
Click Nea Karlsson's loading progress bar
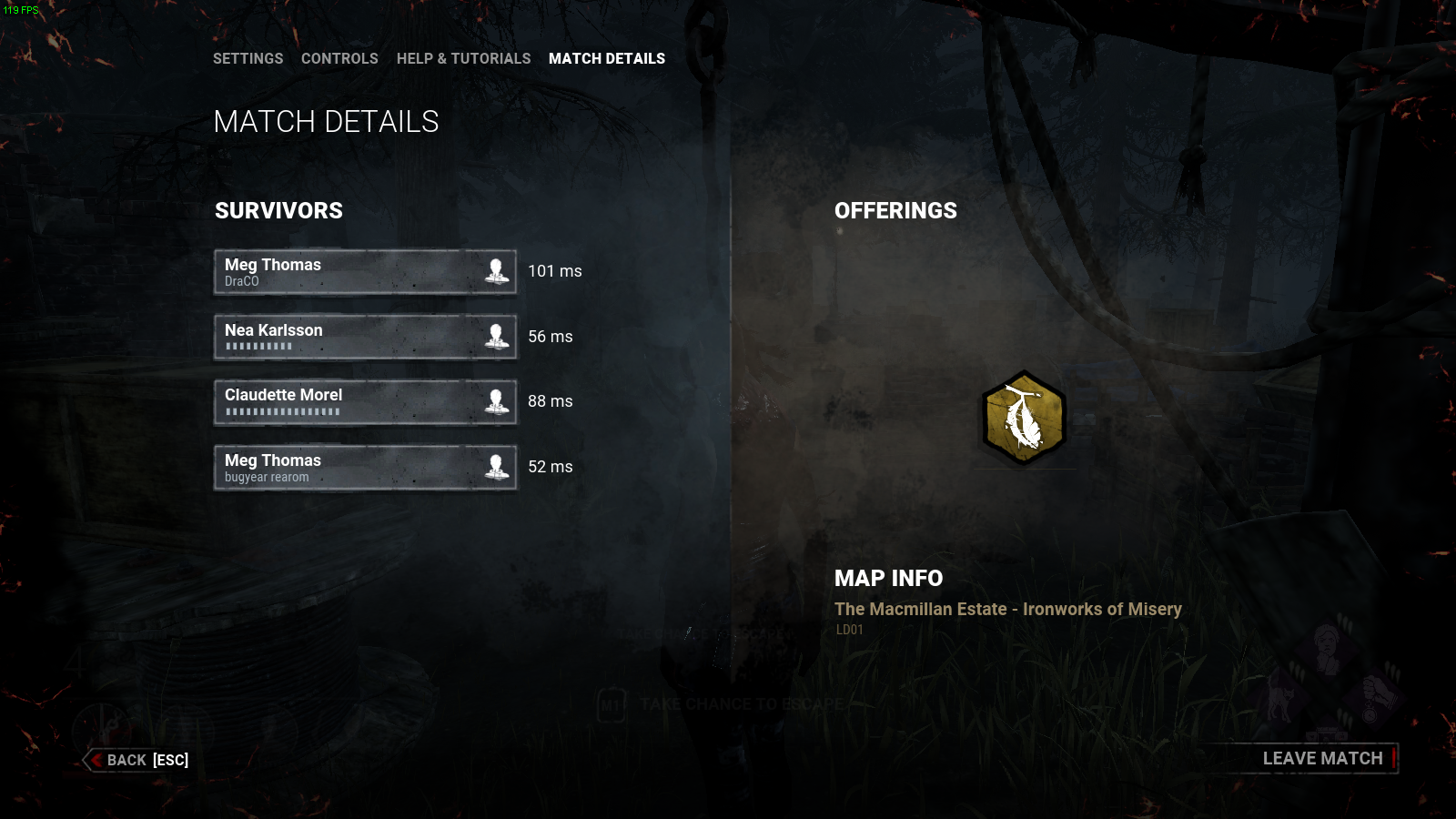coord(258,346)
